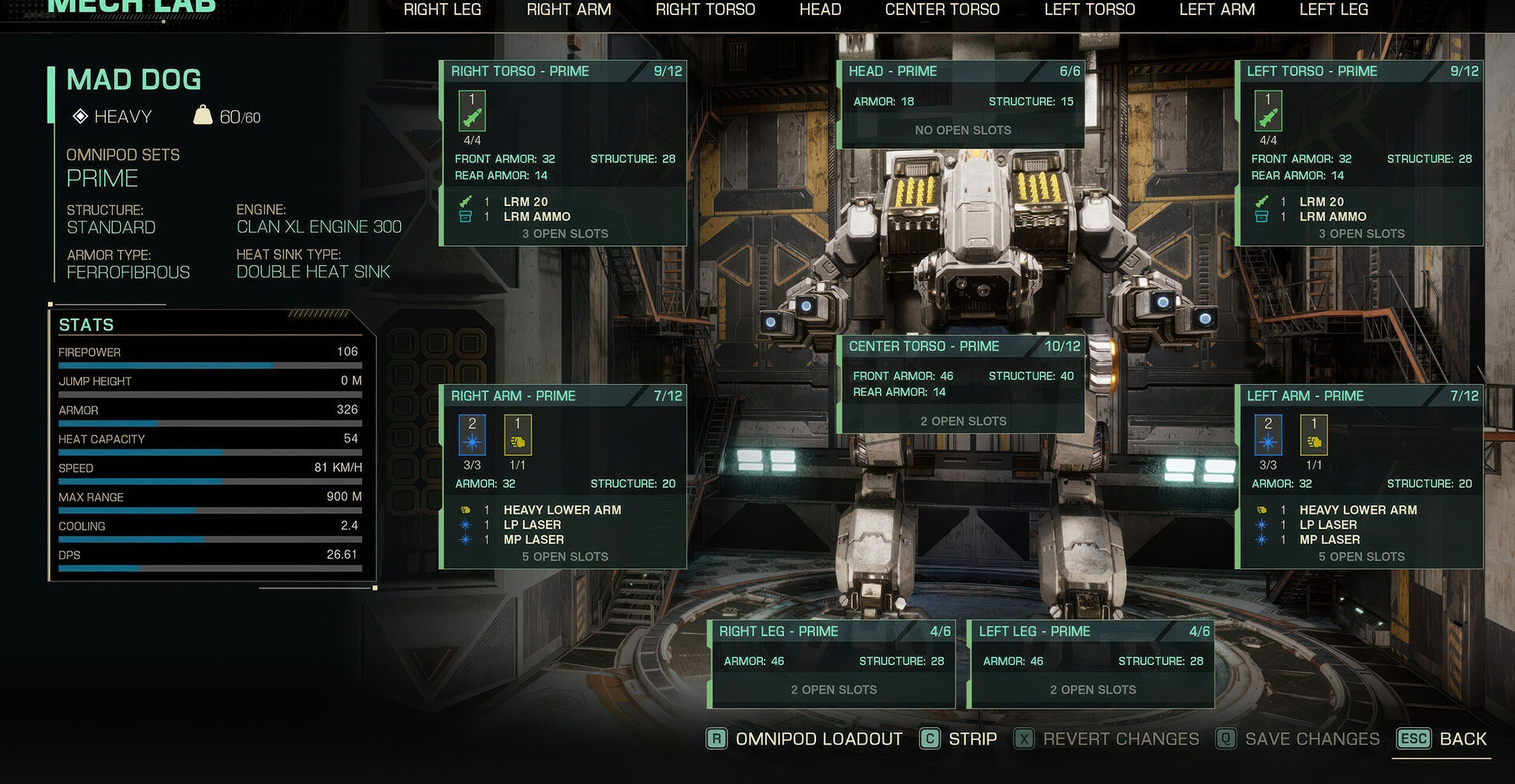Image resolution: width=1515 pixels, height=784 pixels.
Task: Select the Right Arm tab
Action: pyautogui.click(x=568, y=10)
